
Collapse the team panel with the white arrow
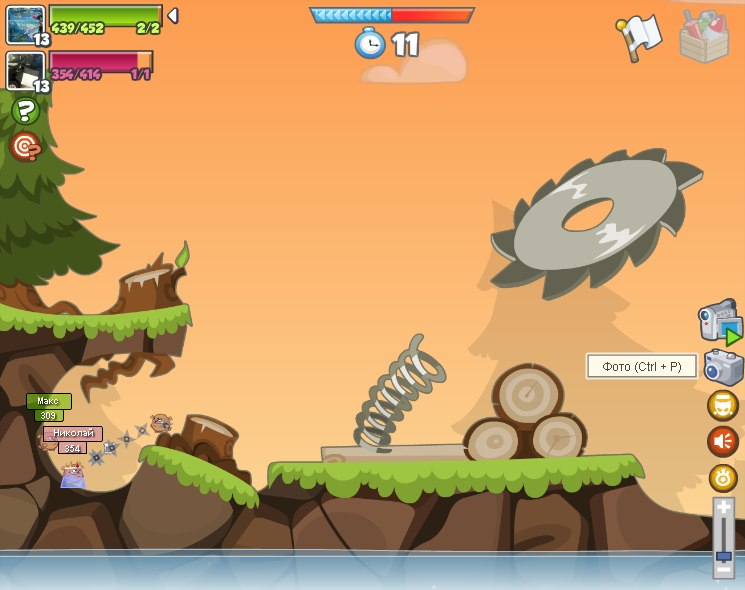click(x=172, y=16)
